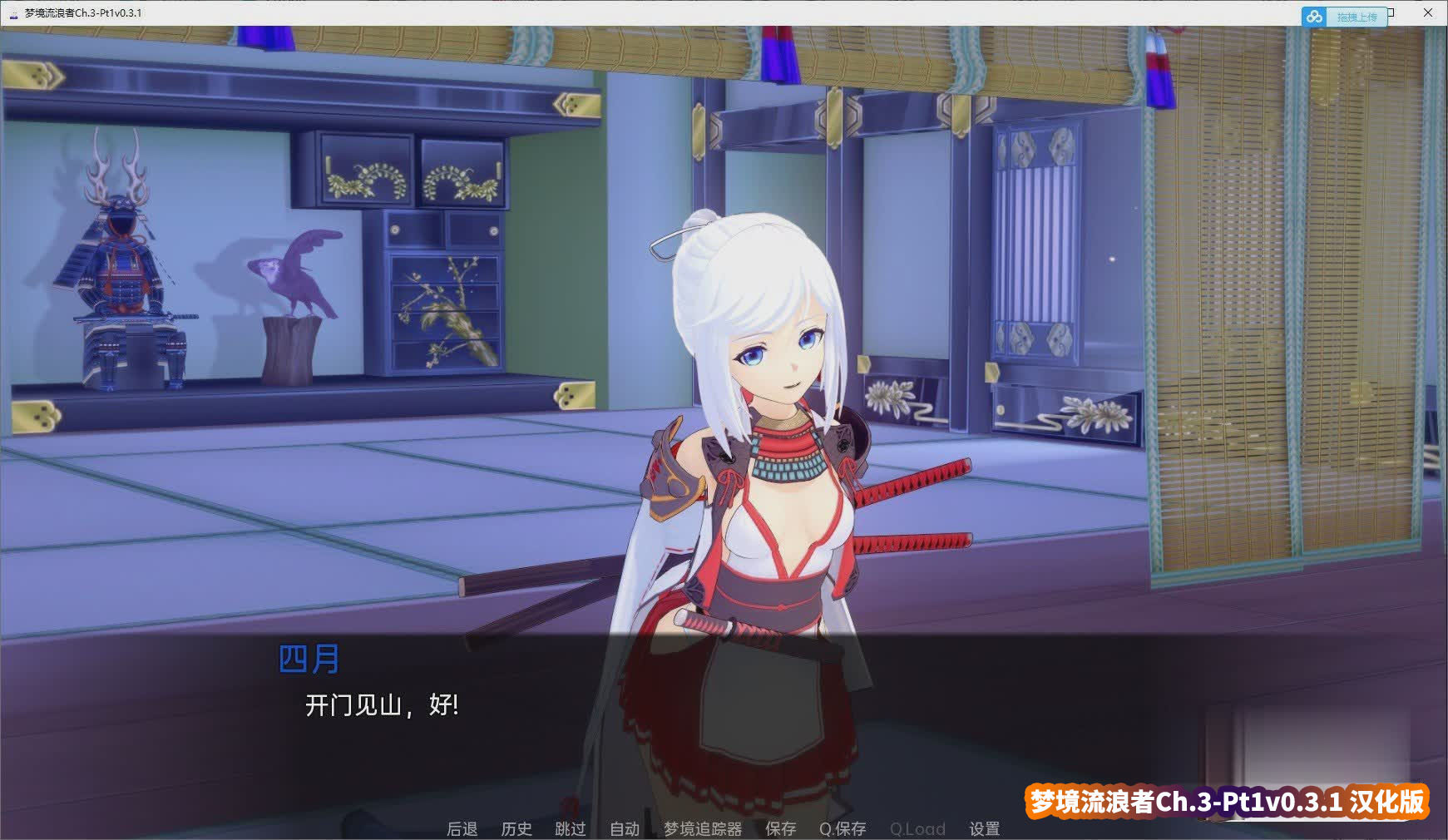
Task: Click the Baidu Netdisk cloud icon in title bar
Action: [1314, 16]
